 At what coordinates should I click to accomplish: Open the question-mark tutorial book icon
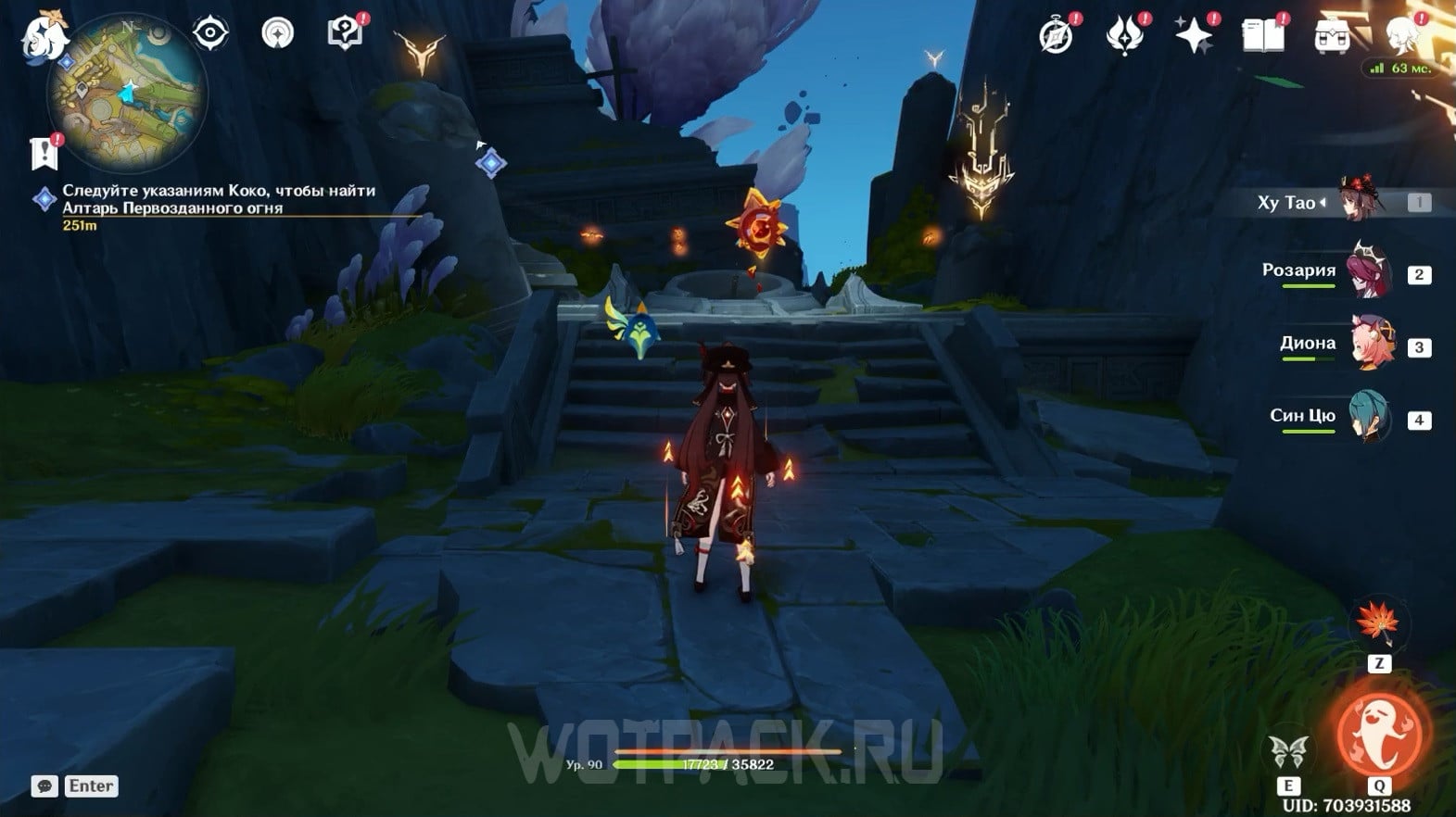[345, 34]
